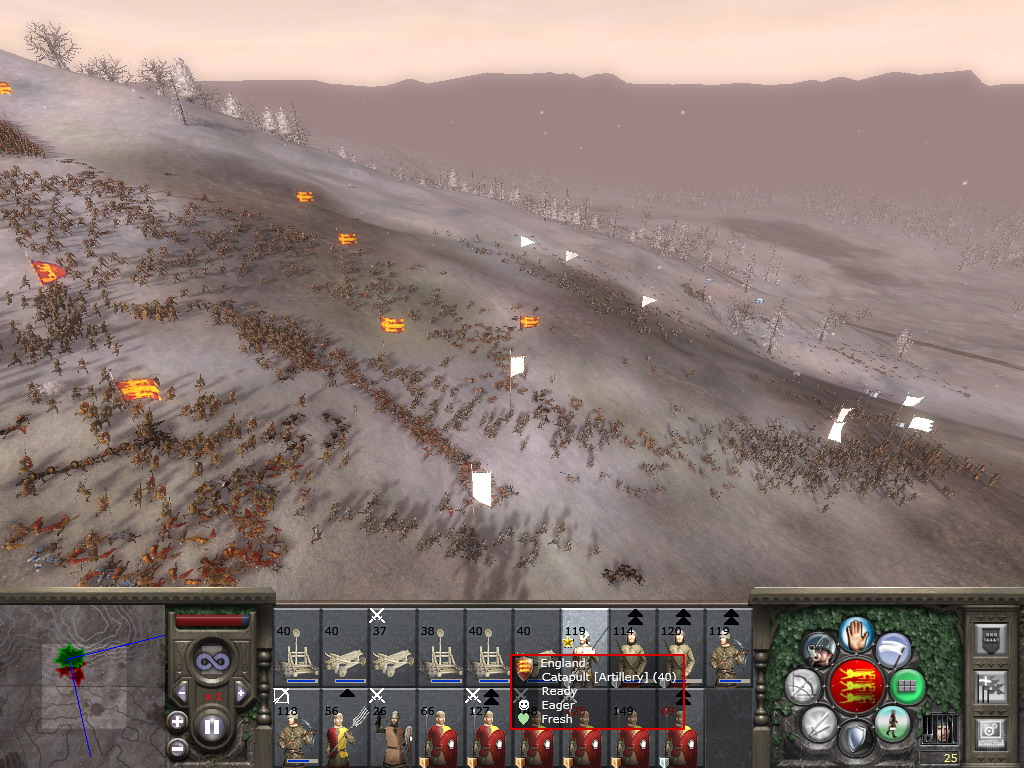1024x768 pixels.
Task: Order the unit to halt with the hand icon
Action: (856, 634)
